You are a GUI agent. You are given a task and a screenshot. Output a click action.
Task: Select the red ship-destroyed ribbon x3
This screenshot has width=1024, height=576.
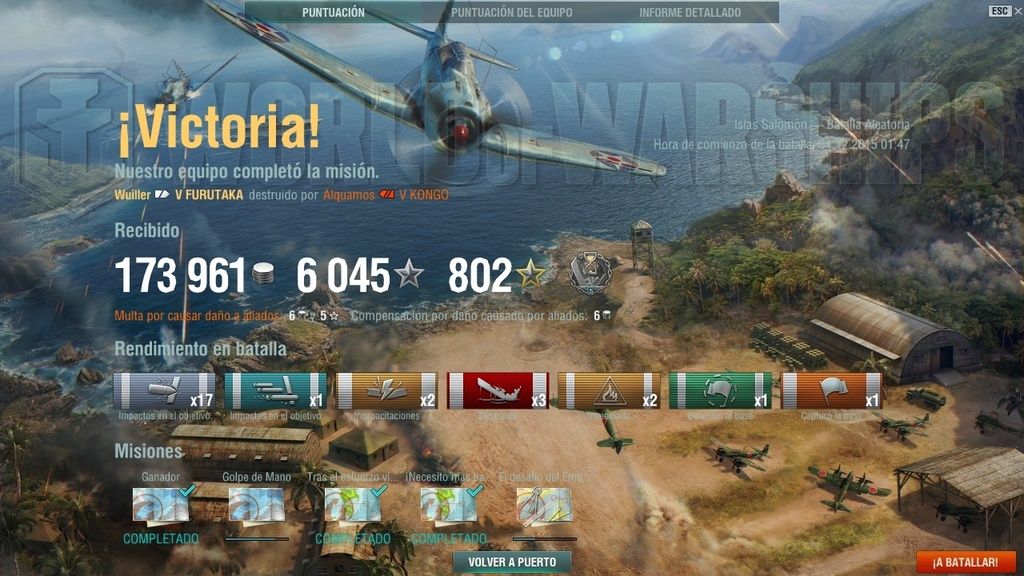[498, 391]
